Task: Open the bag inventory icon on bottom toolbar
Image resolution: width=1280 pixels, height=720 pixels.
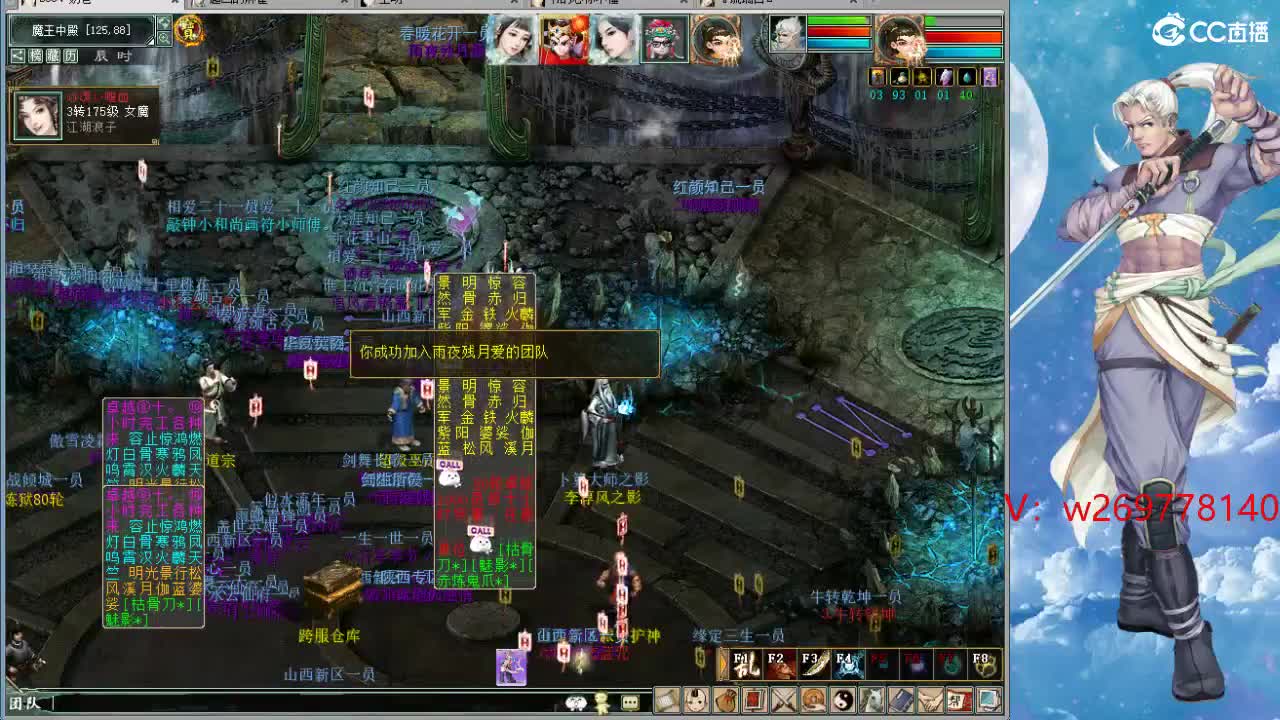Action: coord(726,698)
